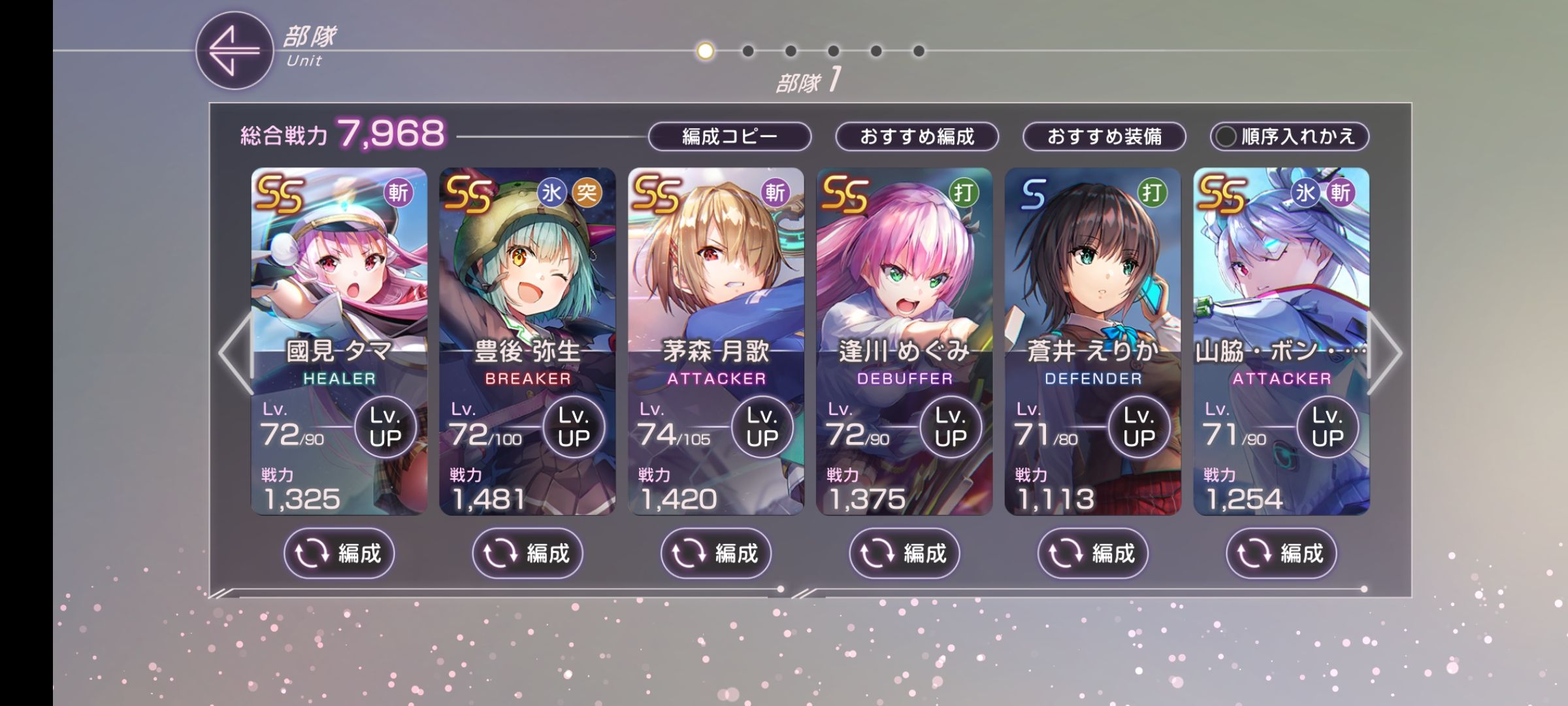The height and width of the screenshot is (706, 1568).
Task: Level up 蒼井えりか with Lv.UP
Action: tap(1139, 427)
